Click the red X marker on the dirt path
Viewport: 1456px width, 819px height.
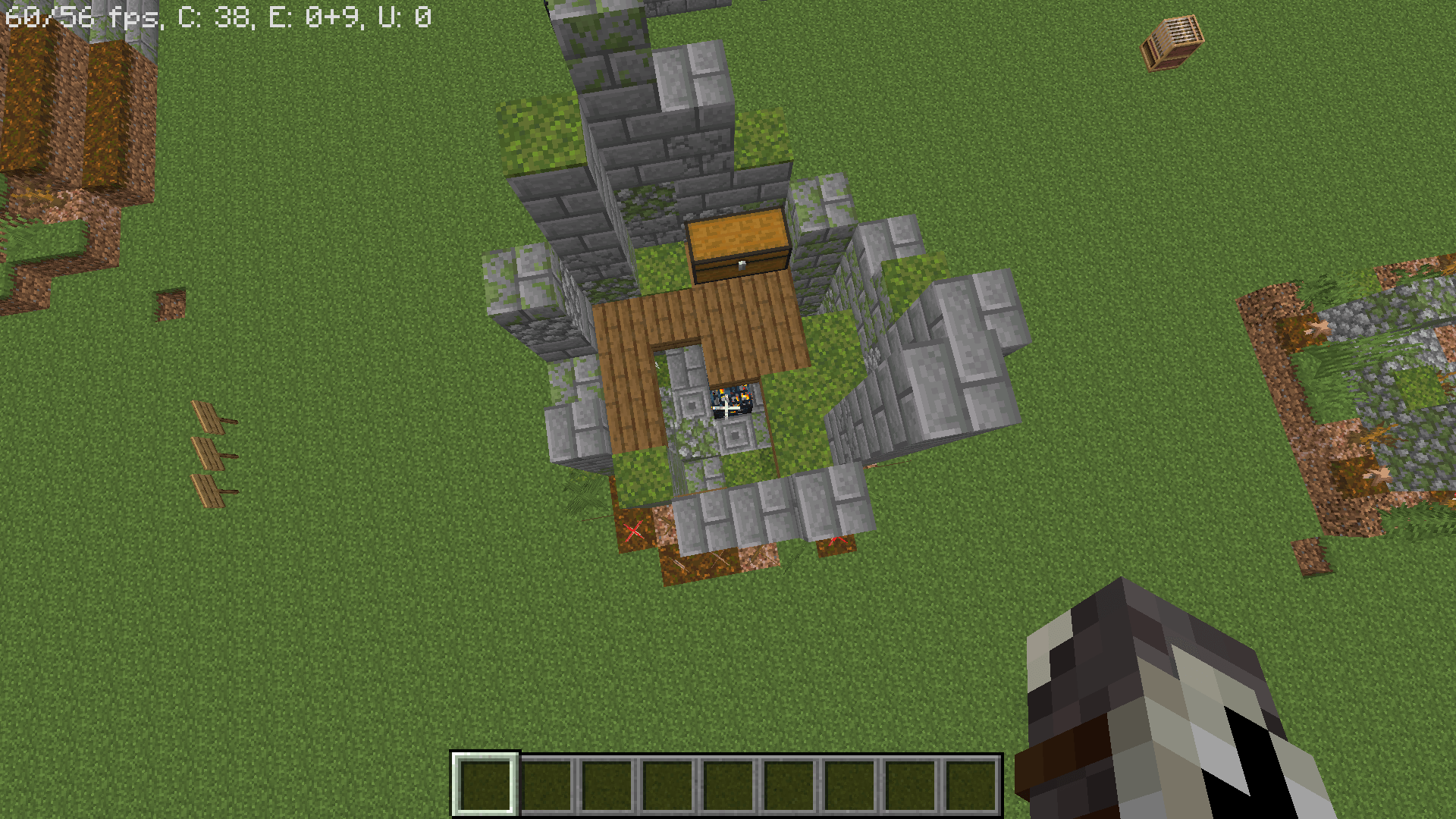[635, 531]
